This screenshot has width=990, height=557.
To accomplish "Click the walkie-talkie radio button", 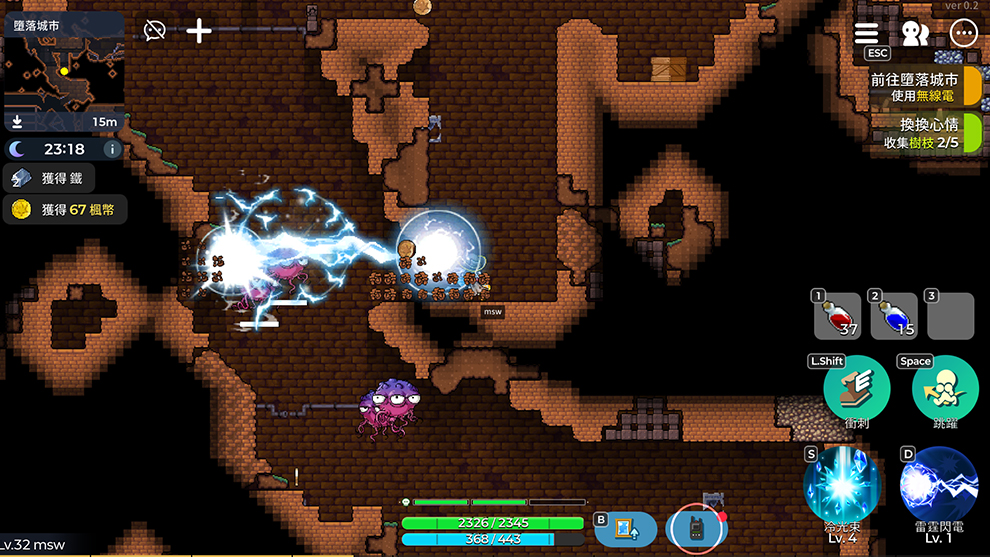I will [696, 529].
